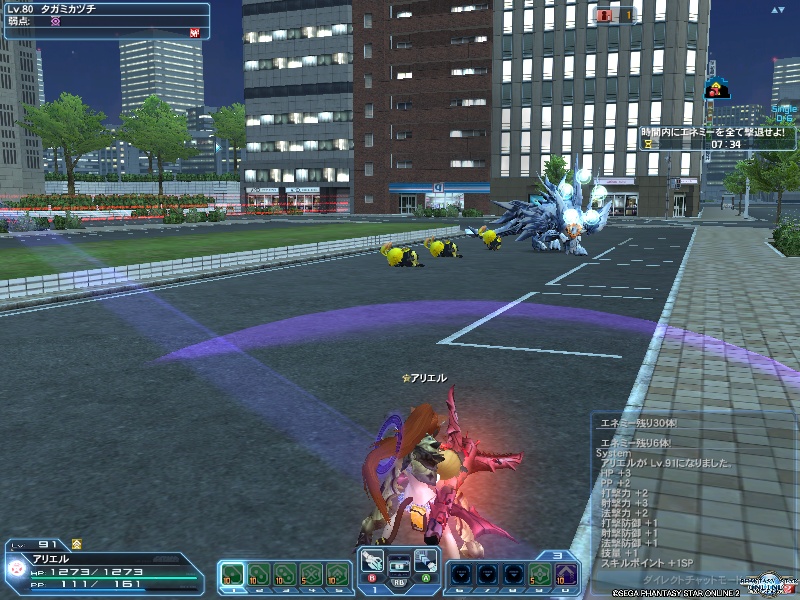Viewport: 800px width, 600px height.
Task: Open the player character portrait icon
Action: pos(17,568)
